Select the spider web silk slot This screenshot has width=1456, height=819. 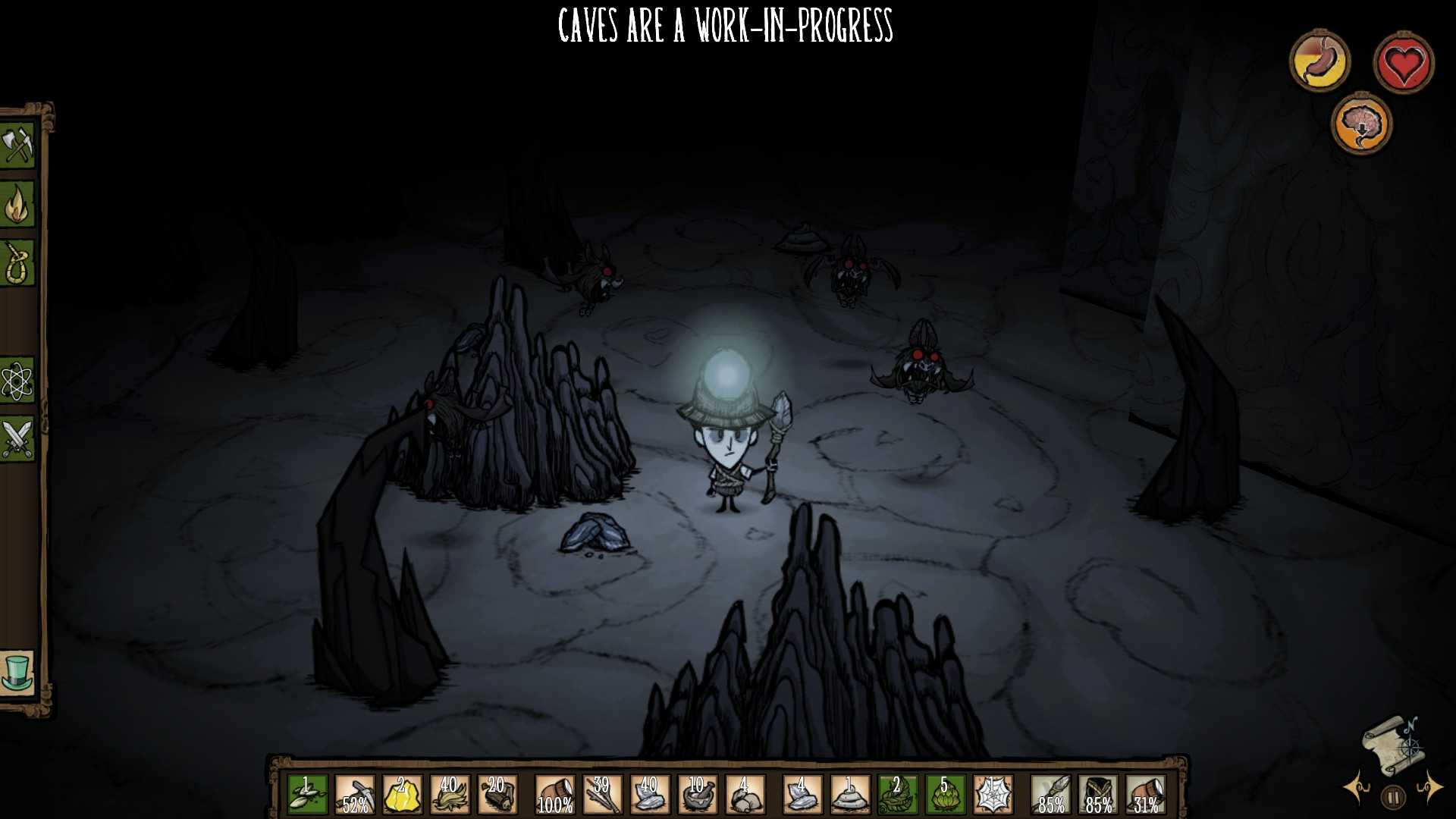pos(993,794)
